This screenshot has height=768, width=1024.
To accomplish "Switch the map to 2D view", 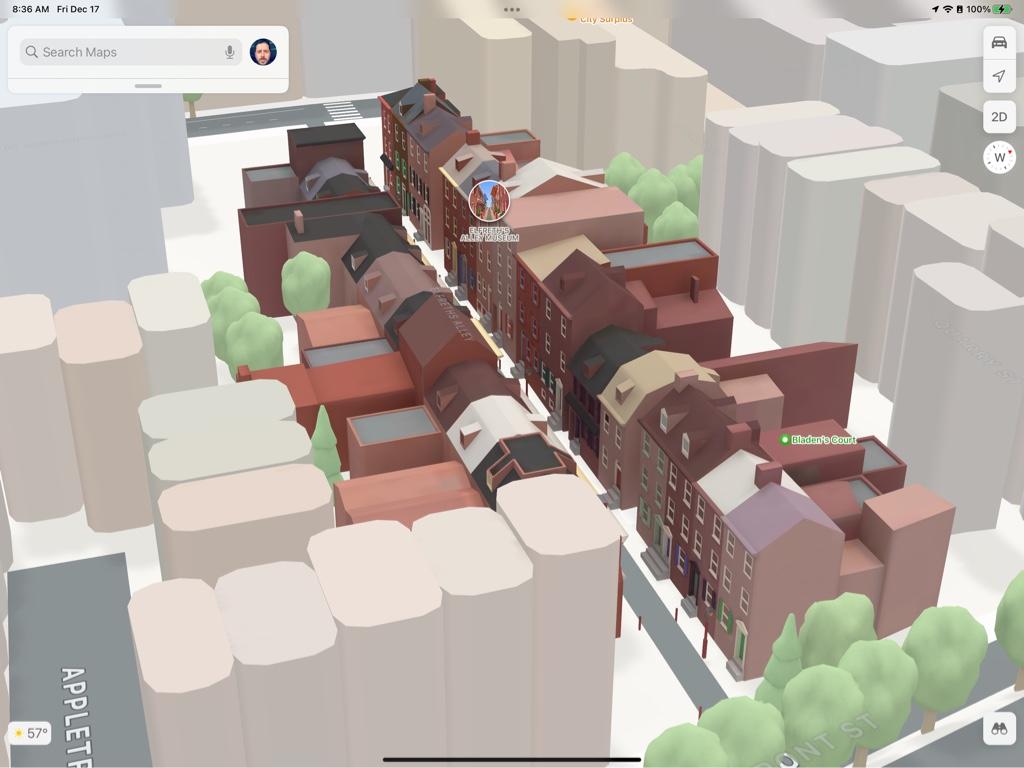I will [x=998, y=117].
